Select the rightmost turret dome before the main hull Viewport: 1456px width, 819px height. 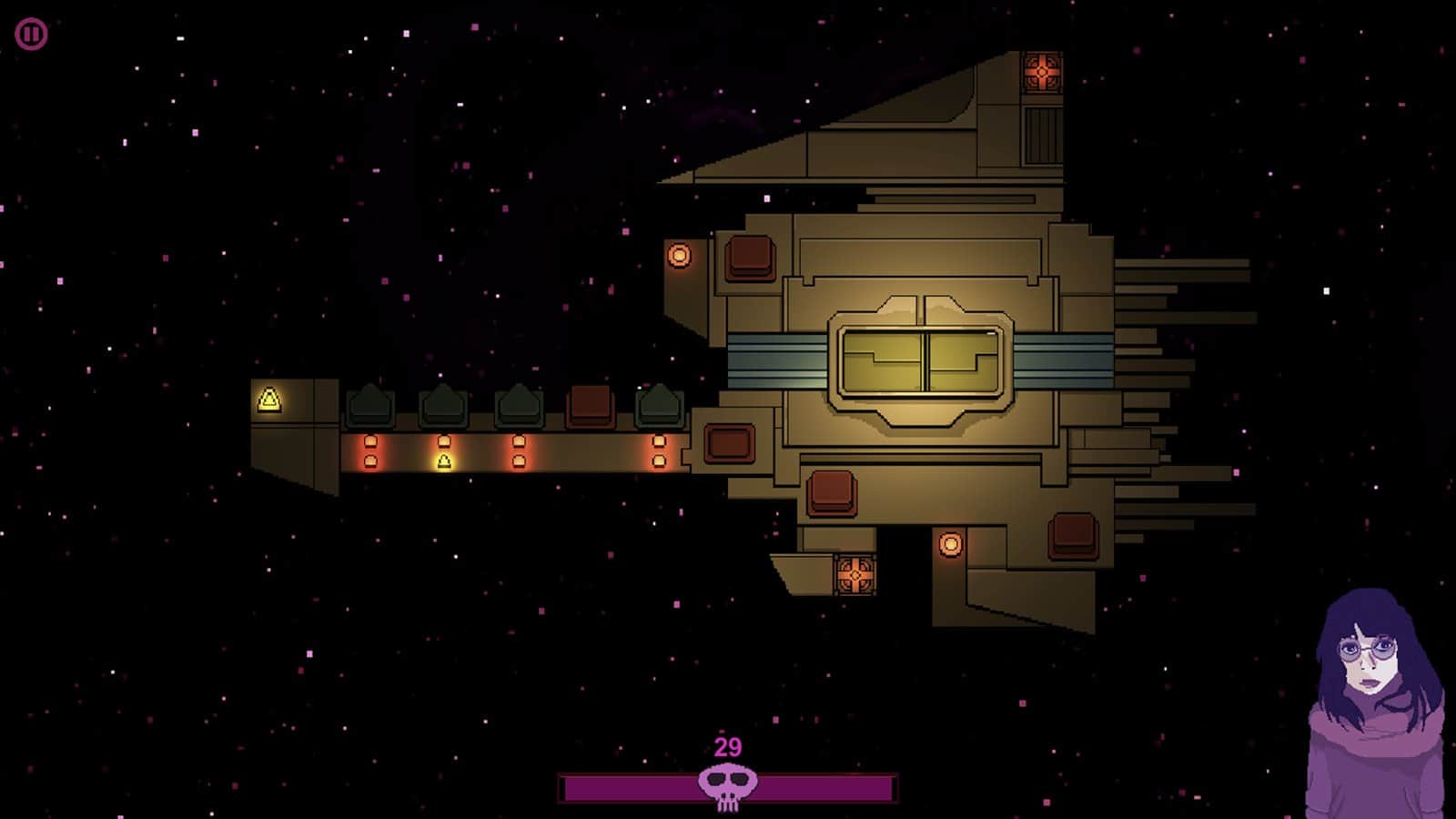(x=660, y=403)
